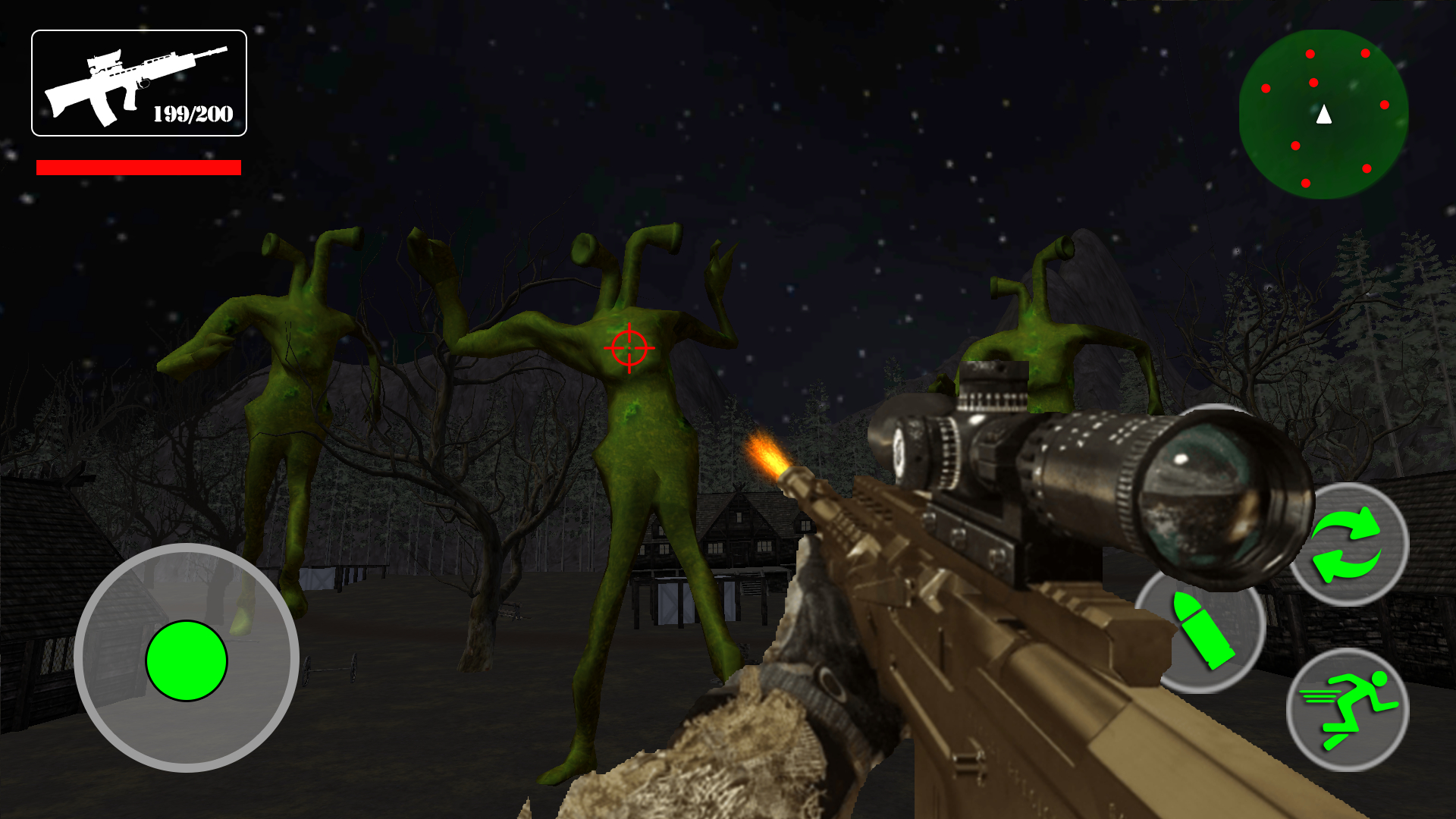The height and width of the screenshot is (819, 1456).
Task: Click the white player arrow on the radar
Action: [1323, 115]
